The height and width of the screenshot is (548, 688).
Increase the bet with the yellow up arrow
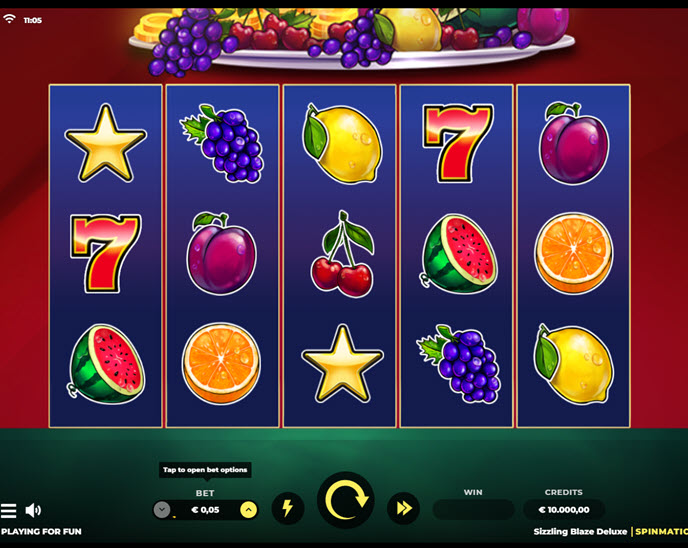249,510
